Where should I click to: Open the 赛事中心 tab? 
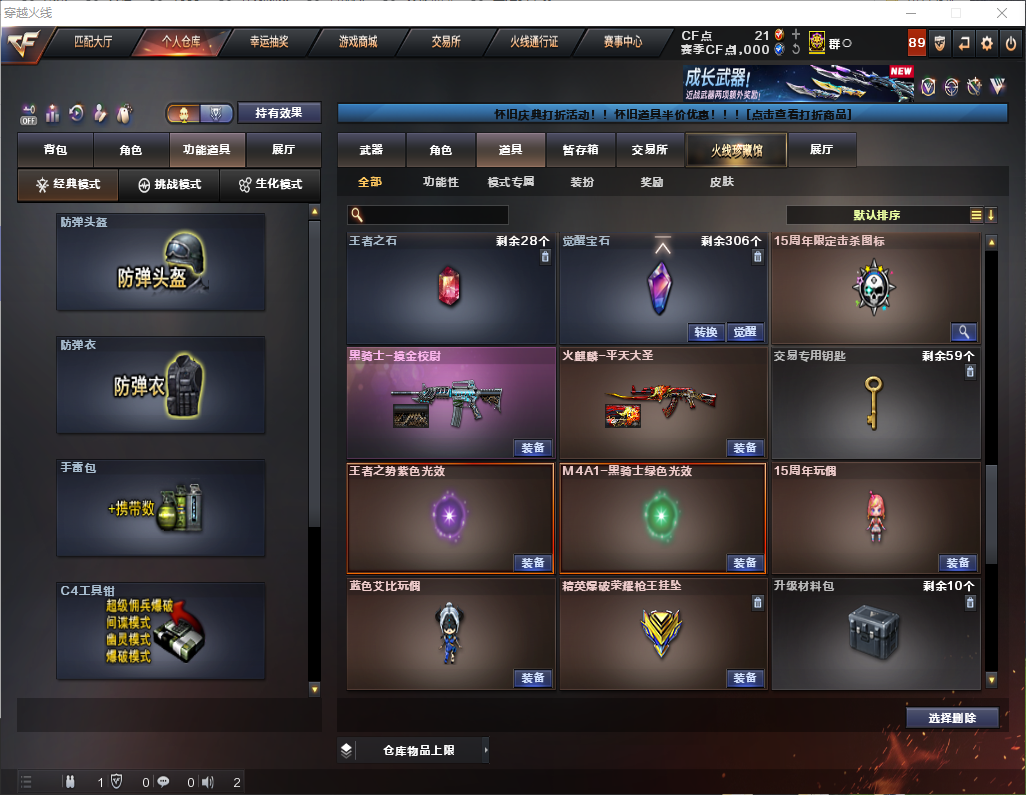point(622,42)
